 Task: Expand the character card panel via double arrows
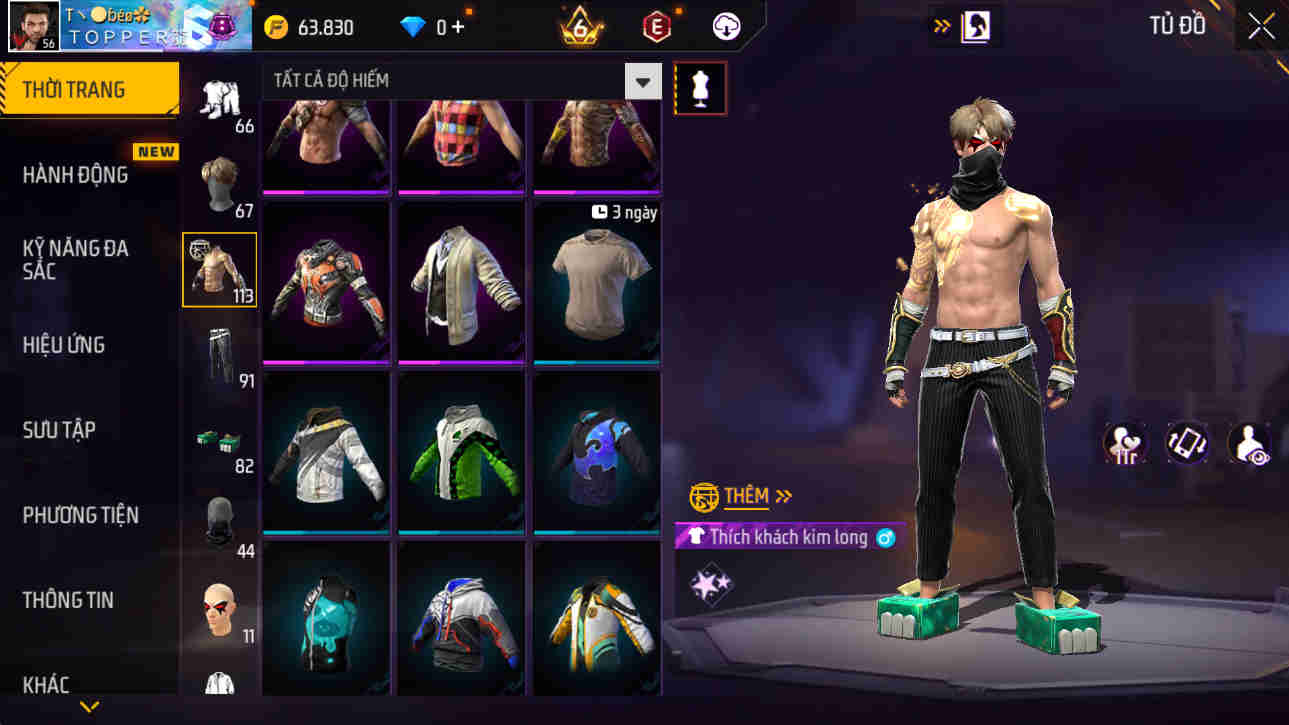pos(940,25)
